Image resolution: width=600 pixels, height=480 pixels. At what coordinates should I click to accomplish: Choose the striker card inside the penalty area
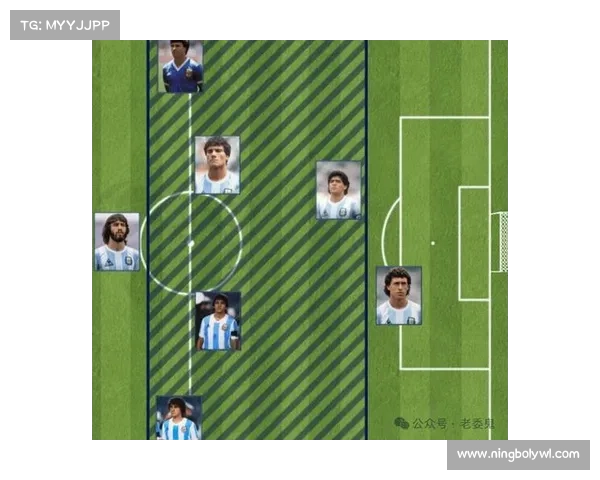(398, 296)
